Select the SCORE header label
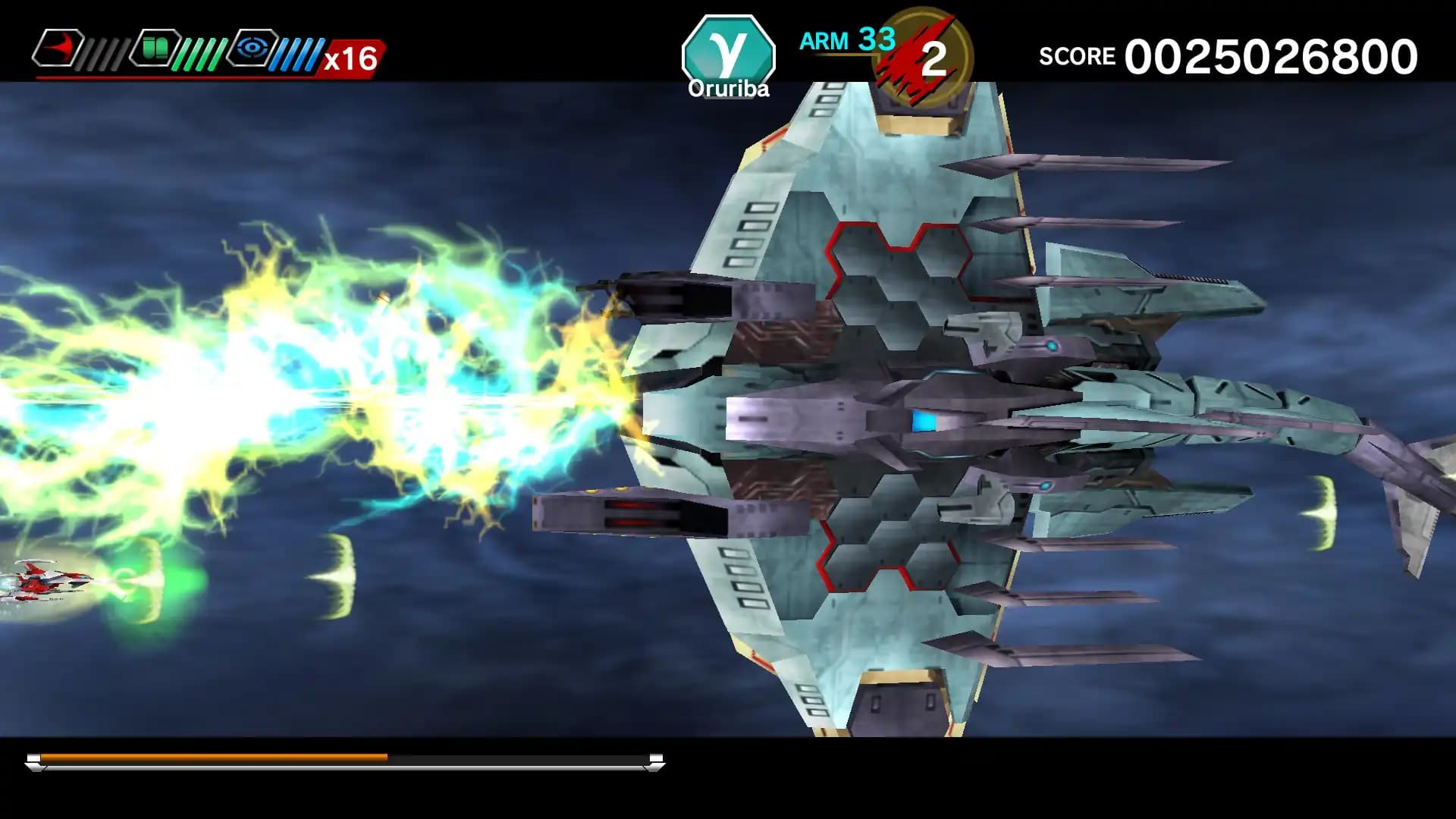Screen dimensions: 1456x819 [x=1077, y=55]
